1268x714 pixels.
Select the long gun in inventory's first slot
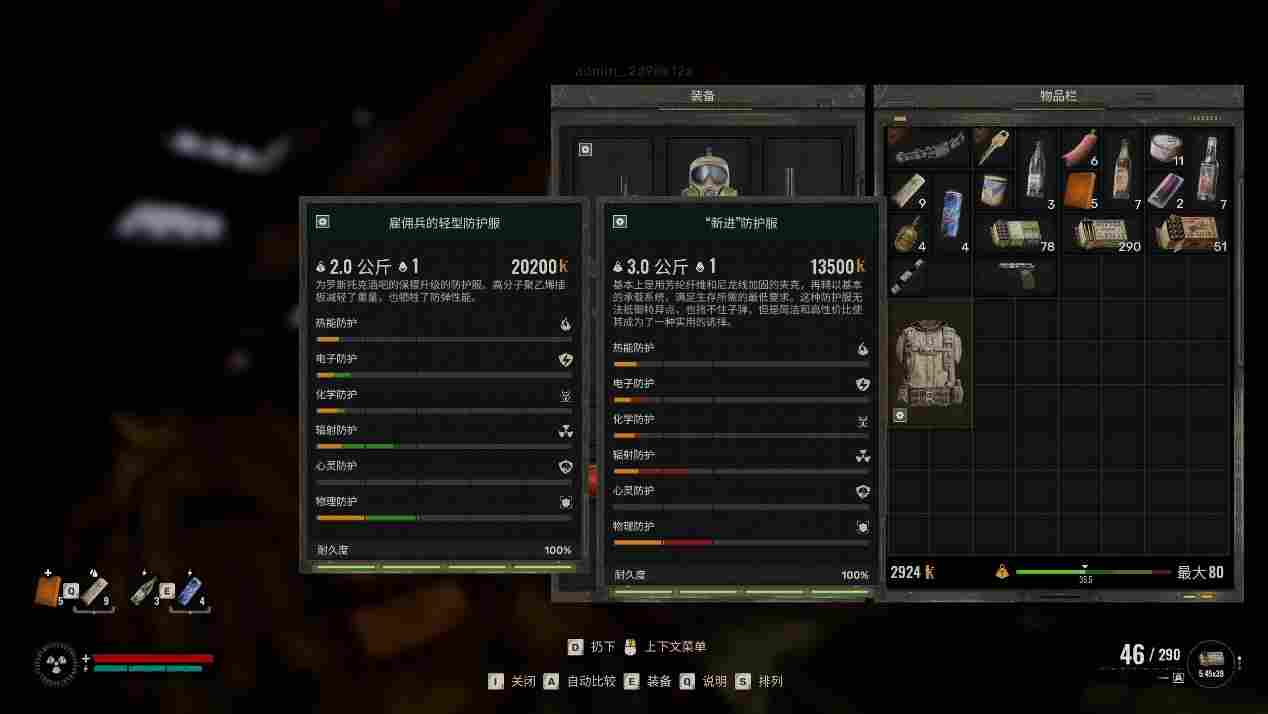(x=928, y=148)
